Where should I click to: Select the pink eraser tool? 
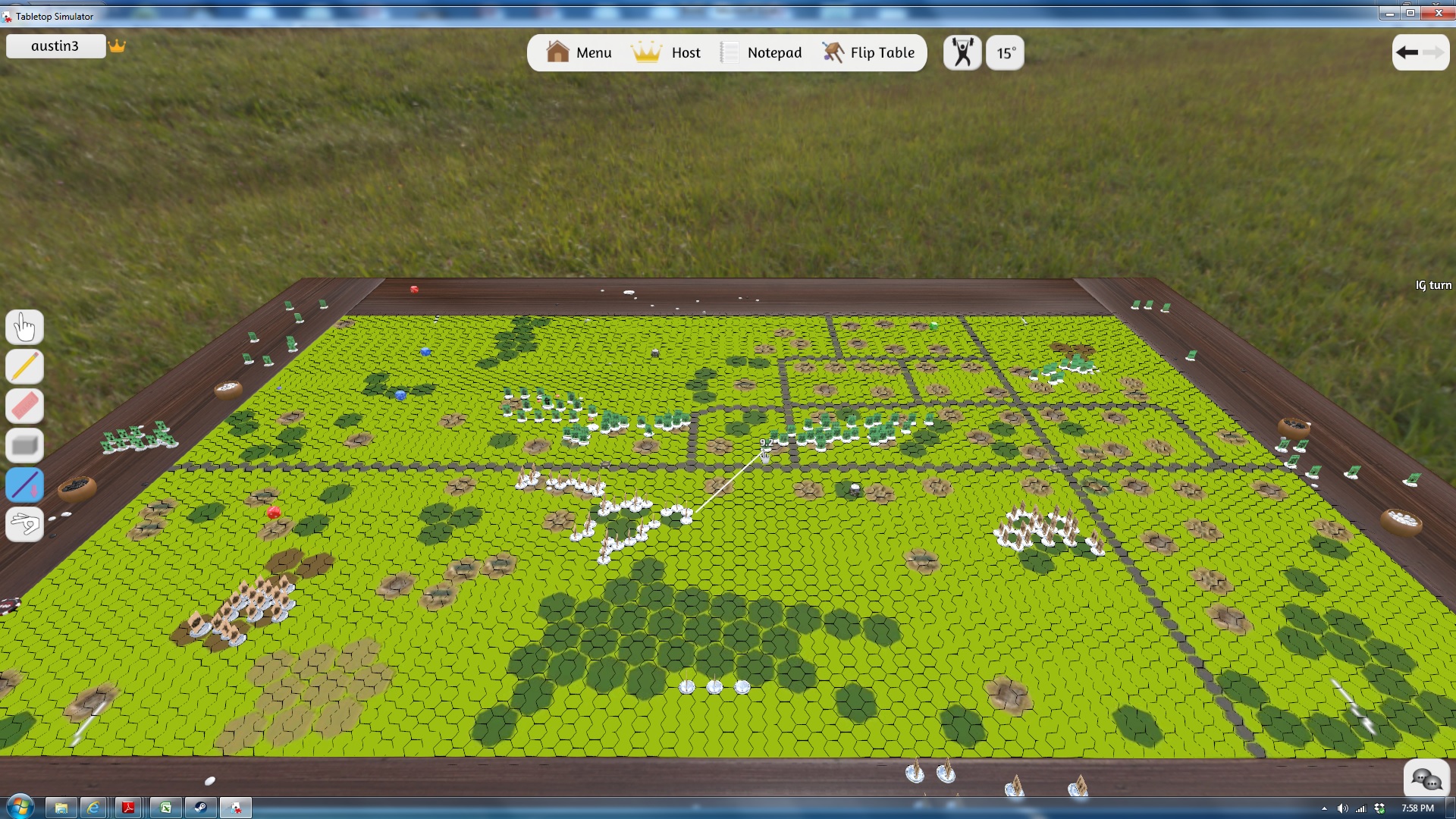tap(24, 406)
